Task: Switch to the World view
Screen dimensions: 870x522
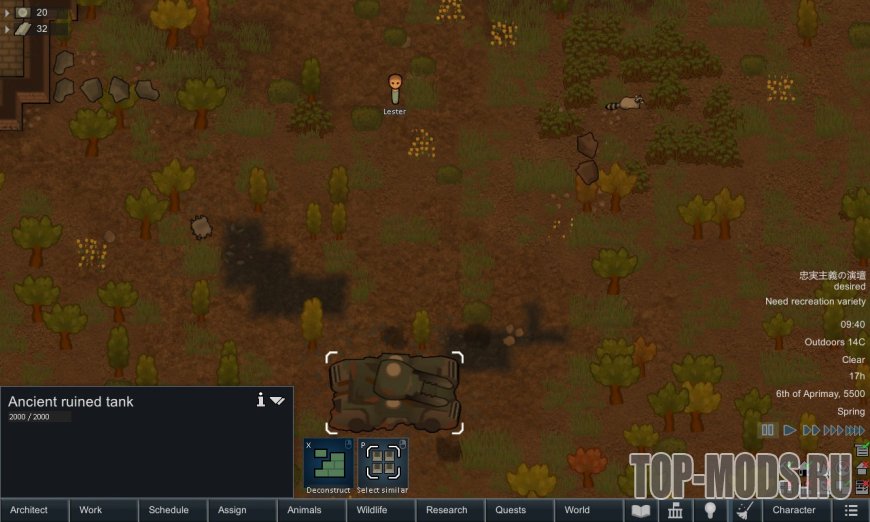Action: (577, 510)
